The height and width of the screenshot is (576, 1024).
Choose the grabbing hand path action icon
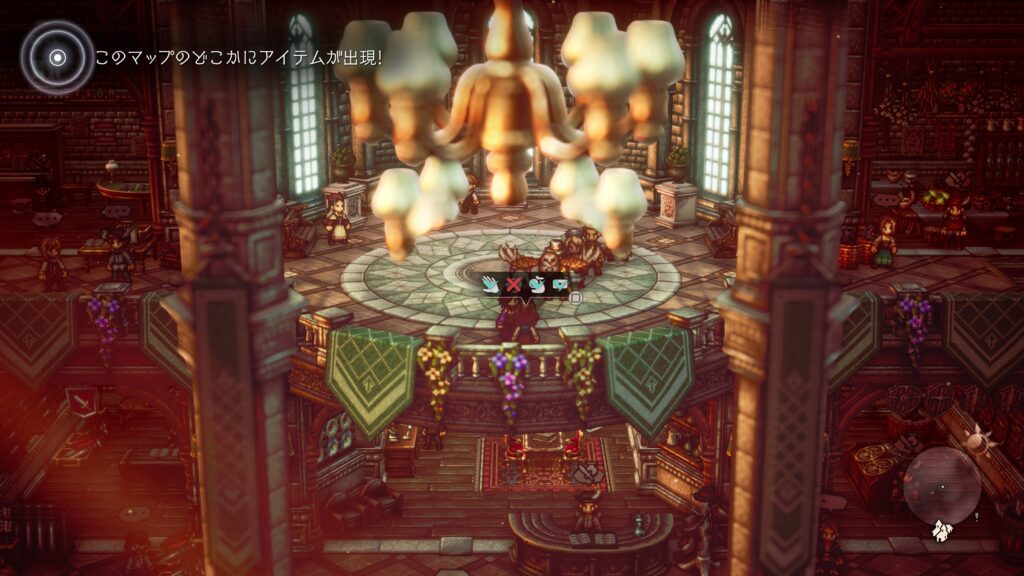tap(535, 285)
